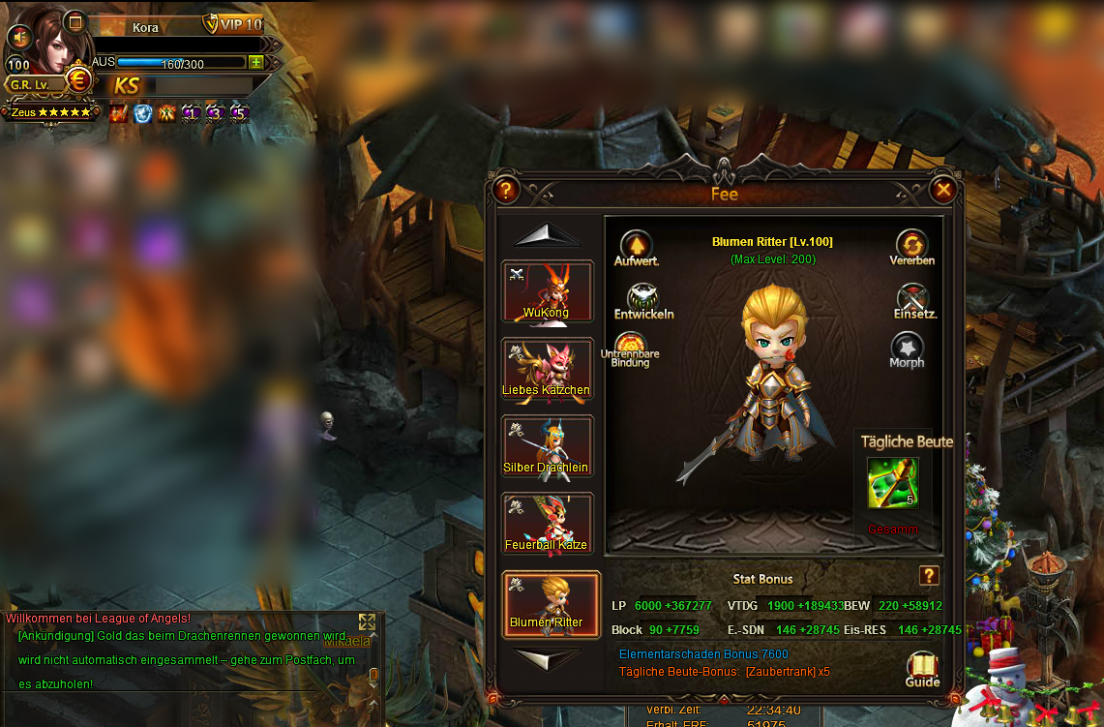Image resolution: width=1104 pixels, height=727 pixels.
Task: Select WuKong from the fairy list
Action: click(x=547, y=292)
